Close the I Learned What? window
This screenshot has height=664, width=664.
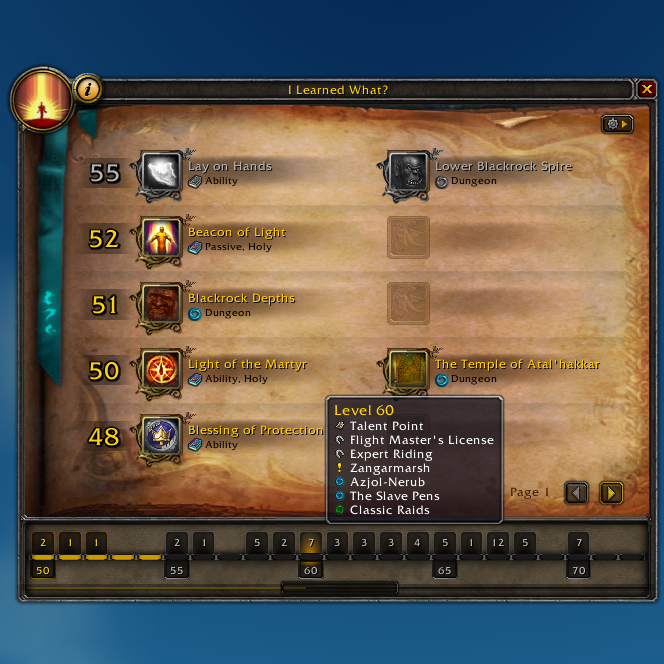tap(647, 90)
